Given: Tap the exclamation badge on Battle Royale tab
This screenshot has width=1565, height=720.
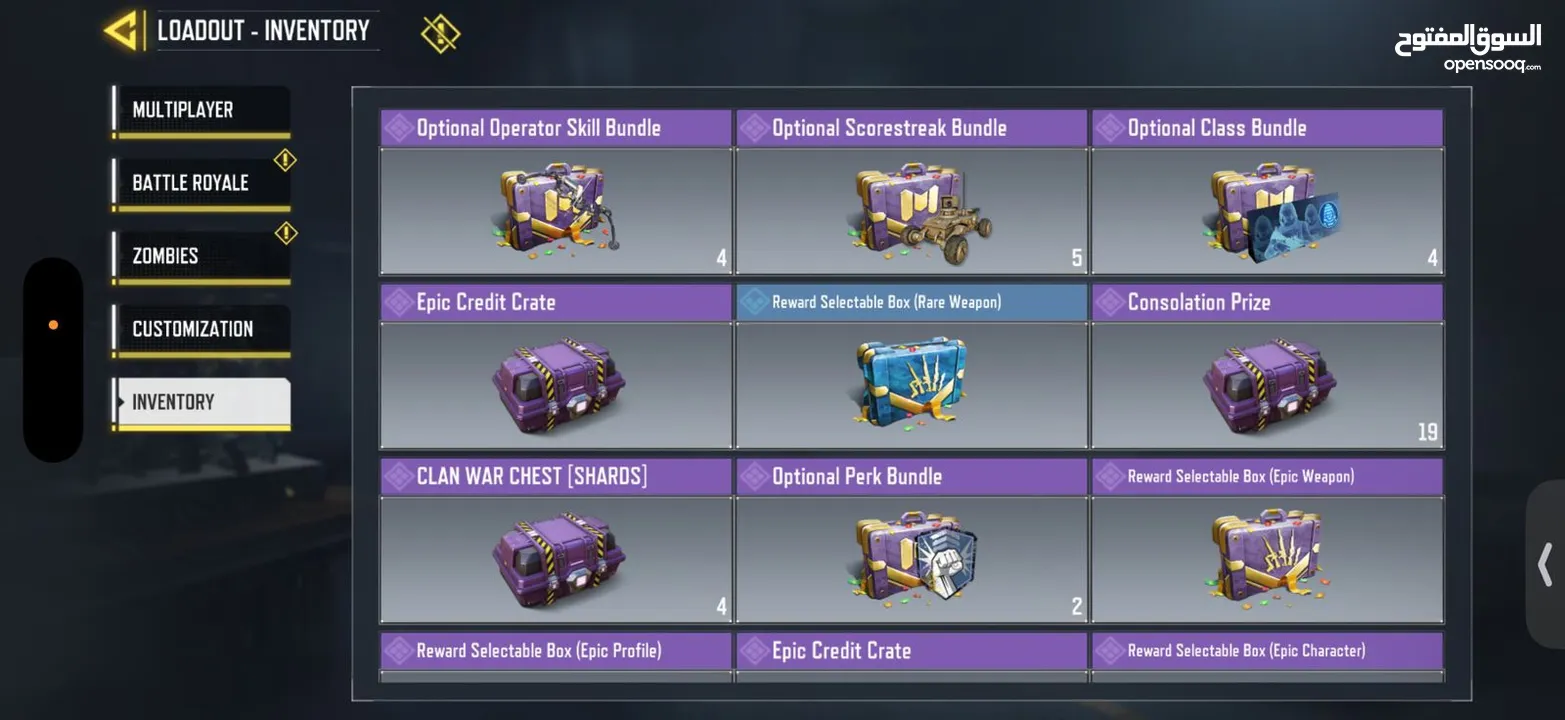Looking at the screenshot, I should pos(284,157).
